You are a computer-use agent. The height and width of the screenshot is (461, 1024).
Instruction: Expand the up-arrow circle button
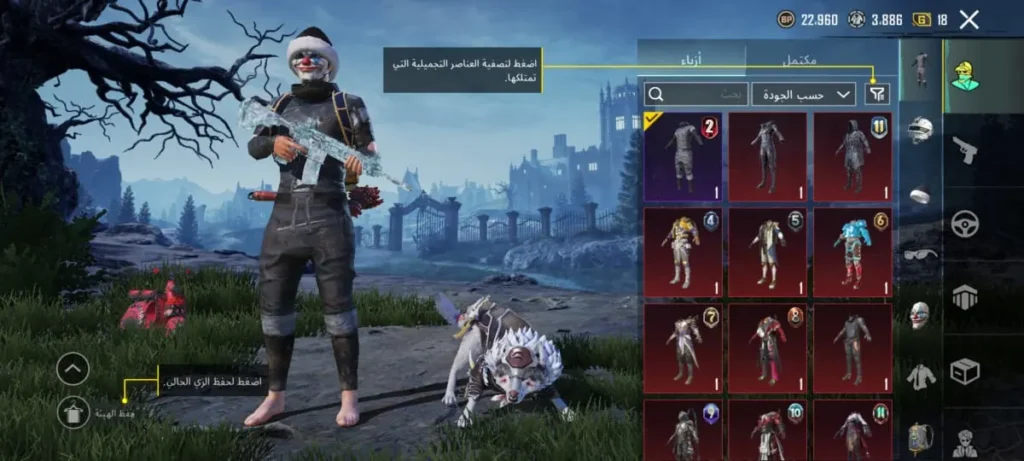(74, 369)
